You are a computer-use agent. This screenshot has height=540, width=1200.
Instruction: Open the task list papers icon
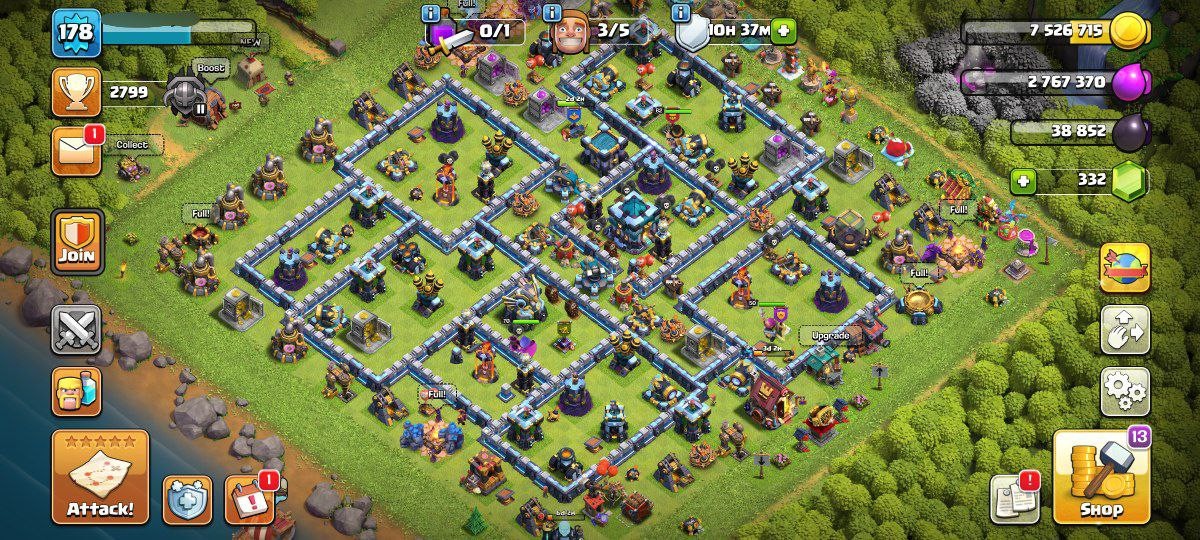coord(1014,498)
